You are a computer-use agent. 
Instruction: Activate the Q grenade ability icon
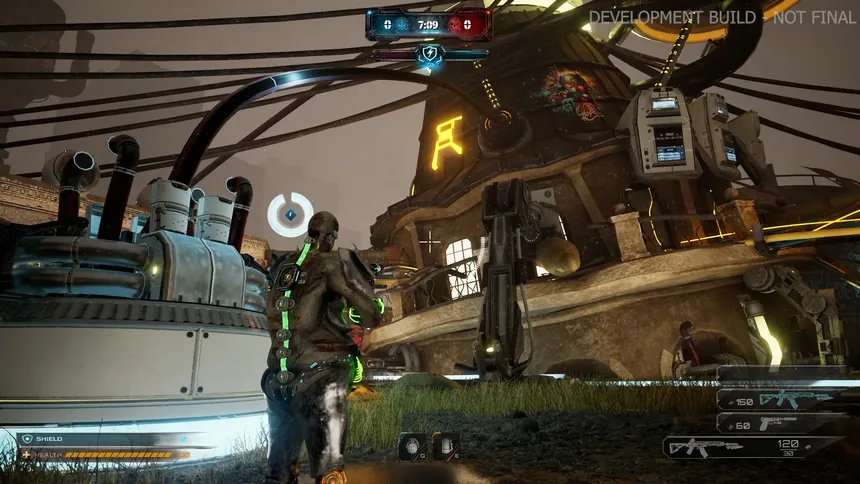[x=411, y=446]
